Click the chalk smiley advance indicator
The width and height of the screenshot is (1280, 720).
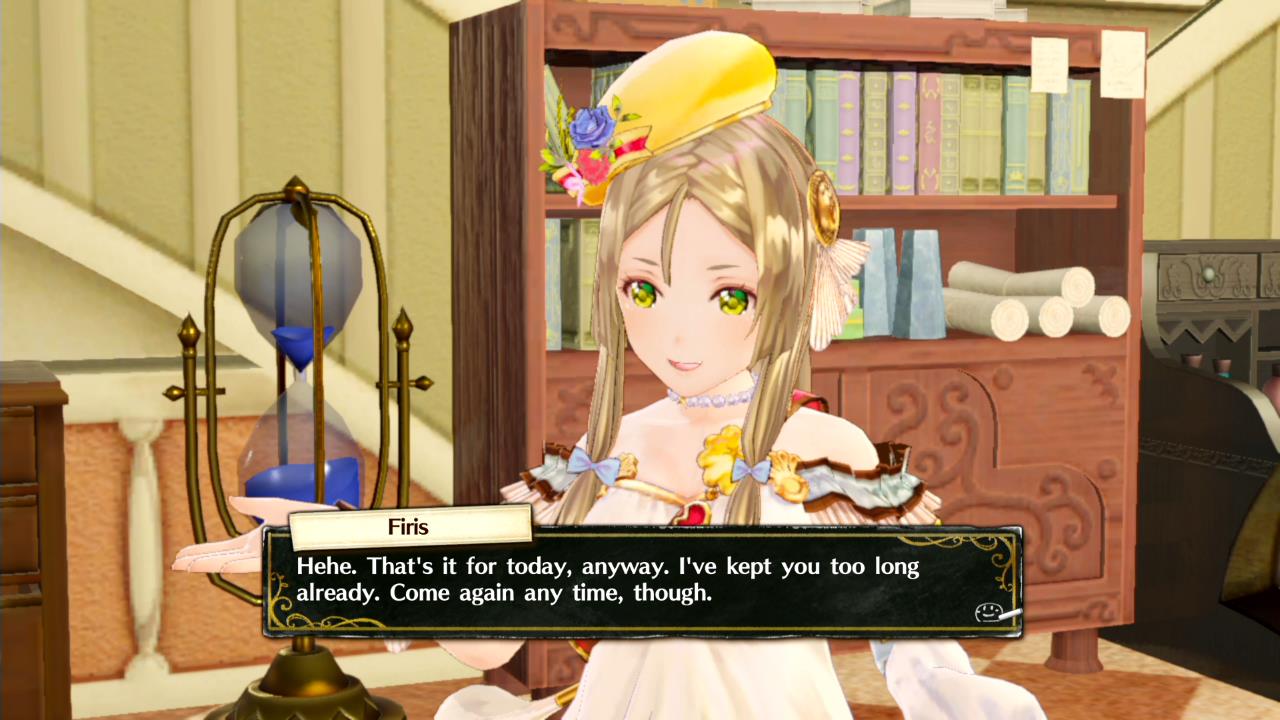coord(988,611)
